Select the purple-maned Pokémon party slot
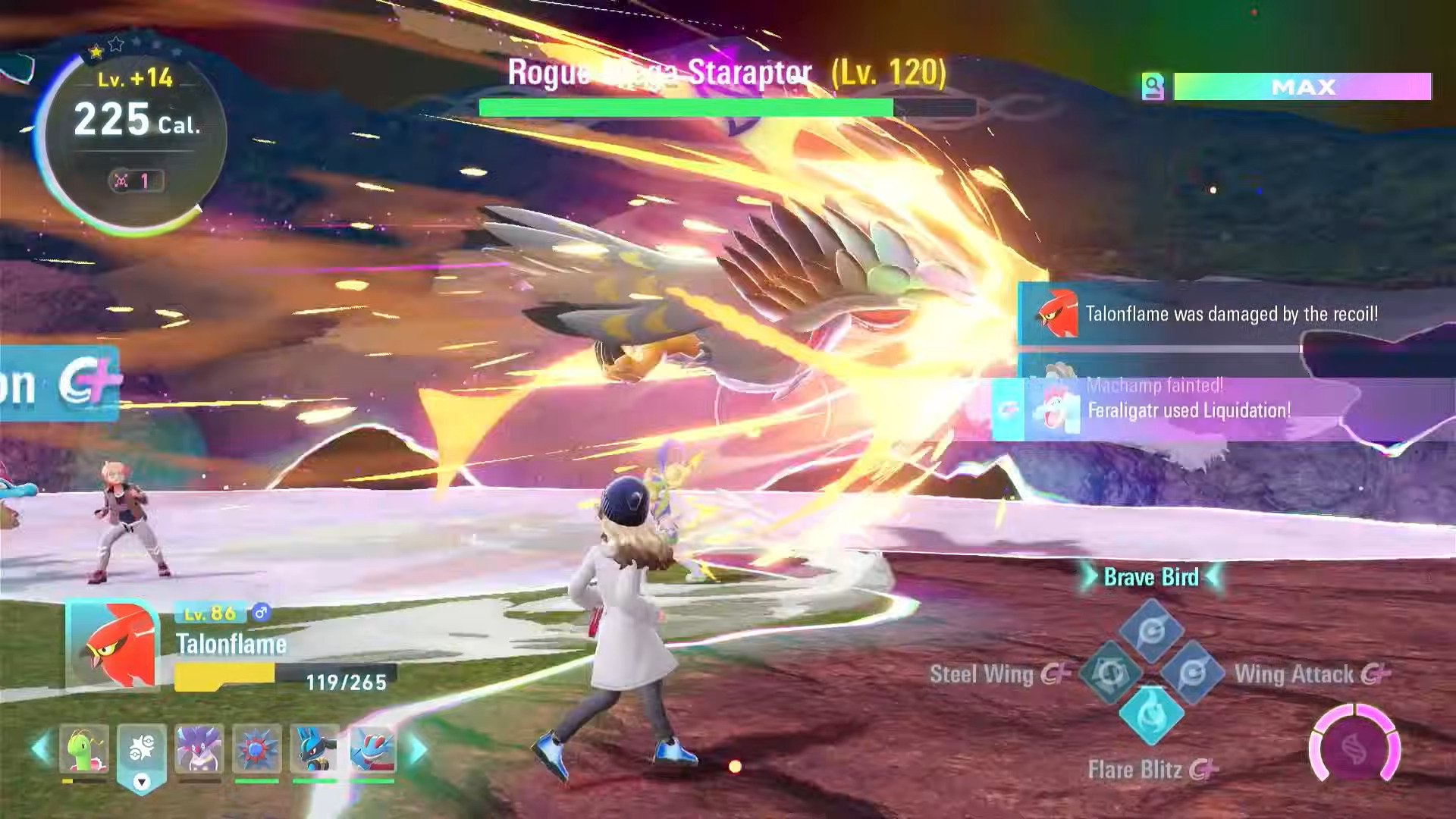 (199, 749)
